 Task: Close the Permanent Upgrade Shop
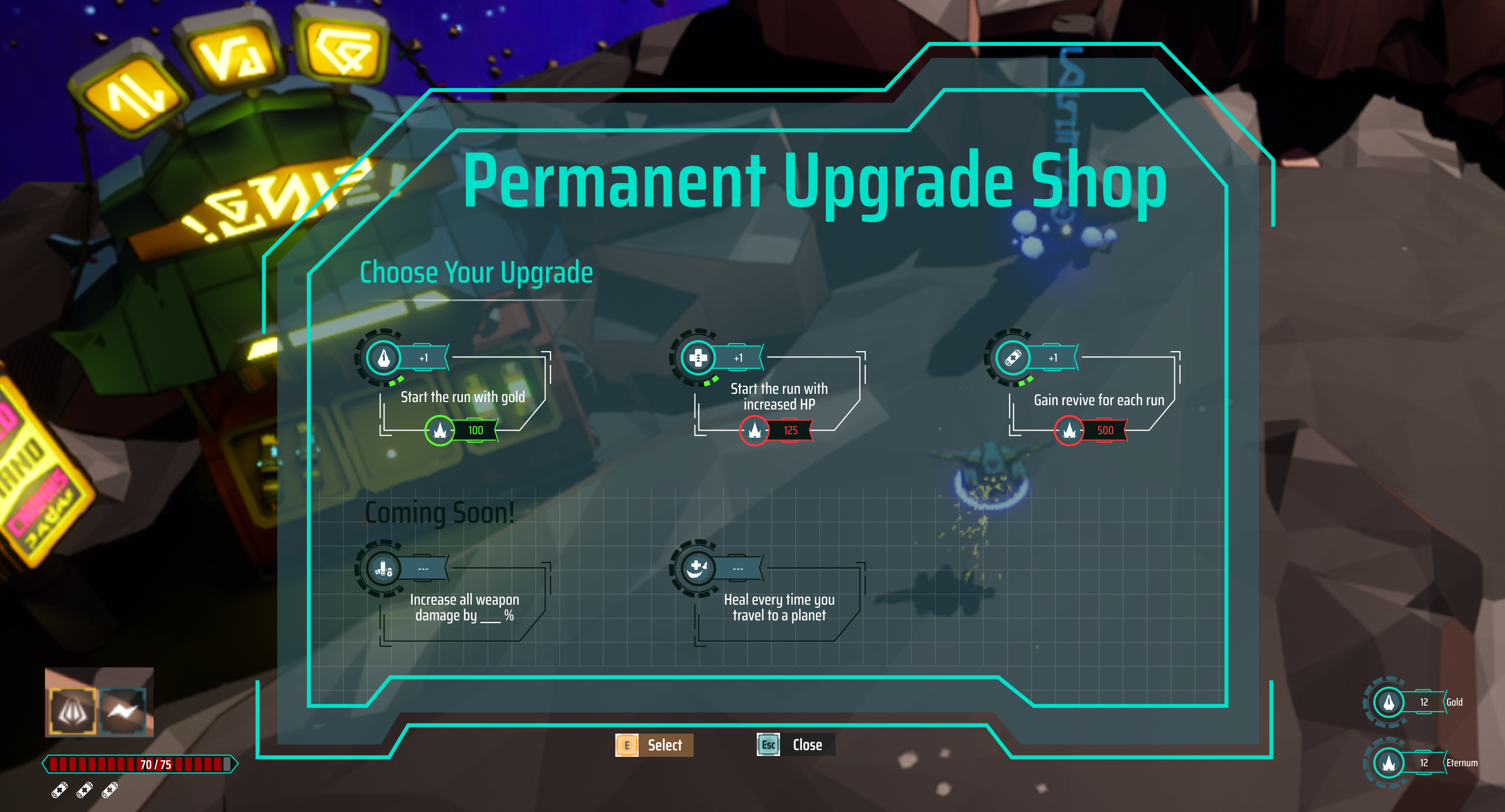click(806, 745)
